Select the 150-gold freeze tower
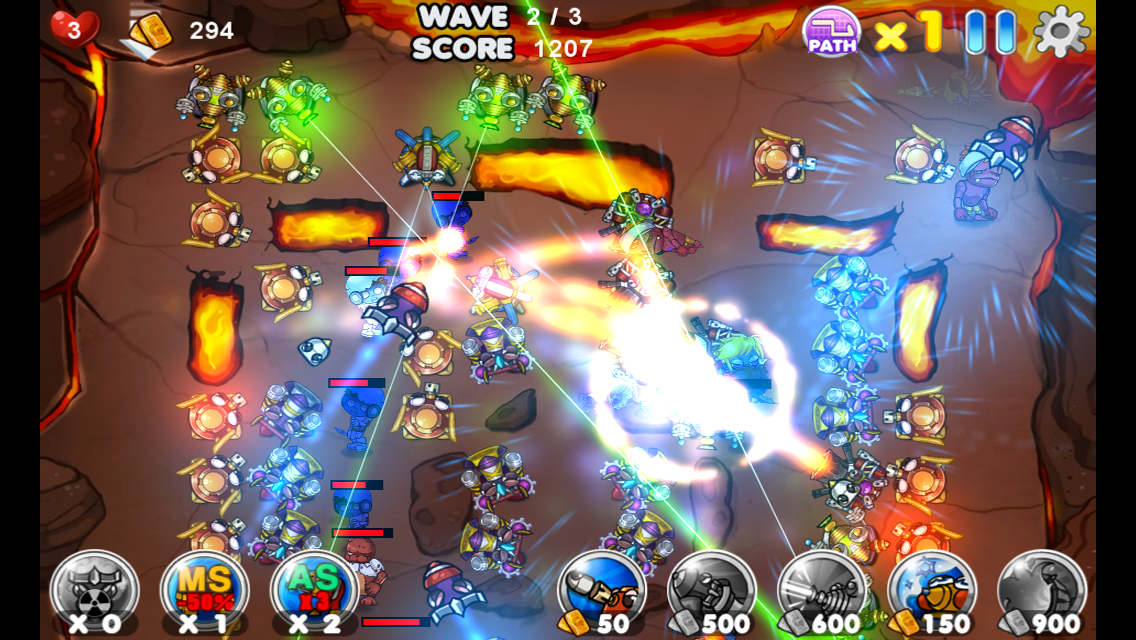This screenshot has height=640, width=1136. pyautogui.click(x=932, y=592)
